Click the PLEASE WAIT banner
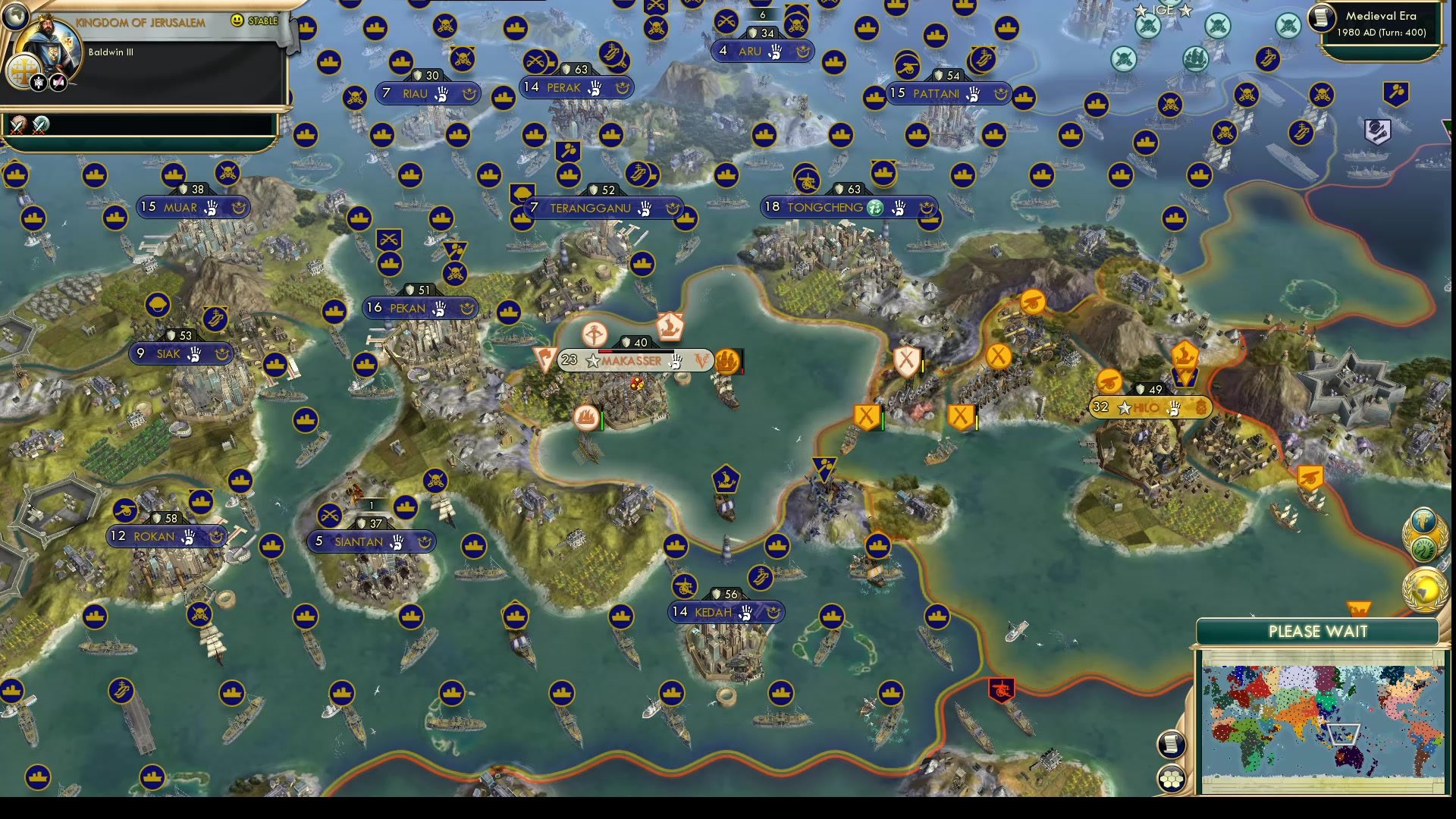Viewport: 1456px width, 819px height. click(x=1318, y=632)
